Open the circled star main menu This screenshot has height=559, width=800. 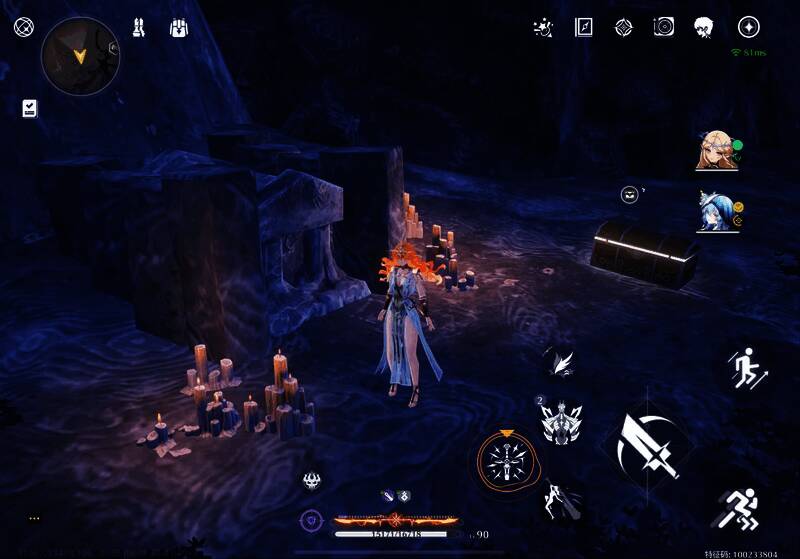[x=748, y=28]
